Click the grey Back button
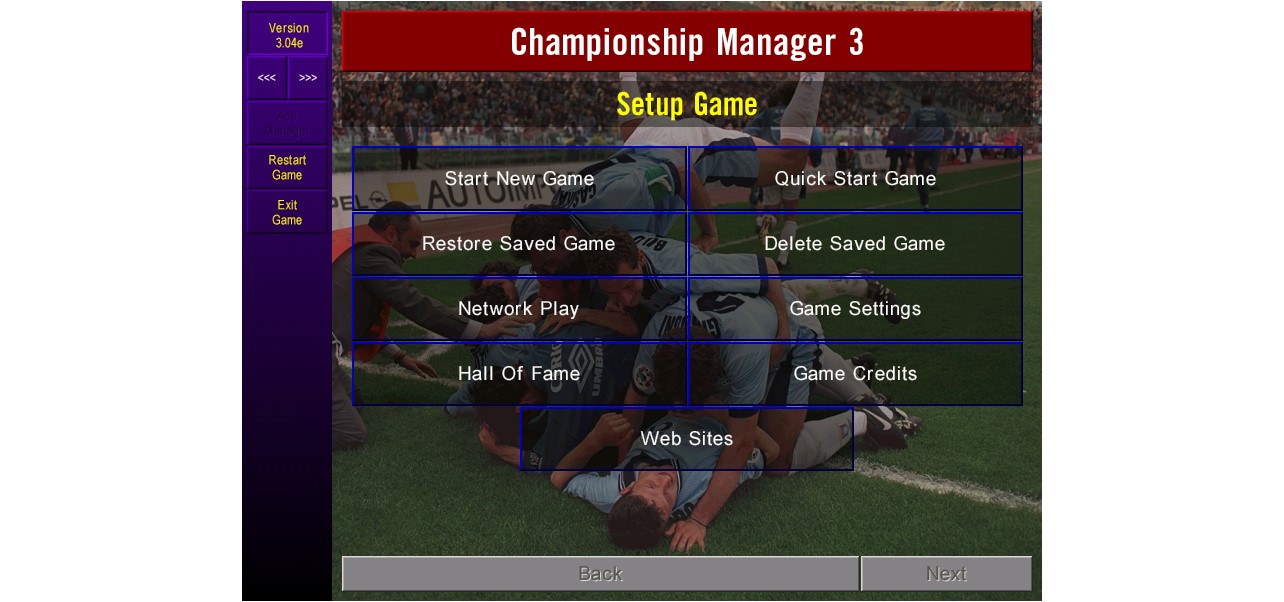Viewport: 1284px width, 602px height. click(600, 574)
